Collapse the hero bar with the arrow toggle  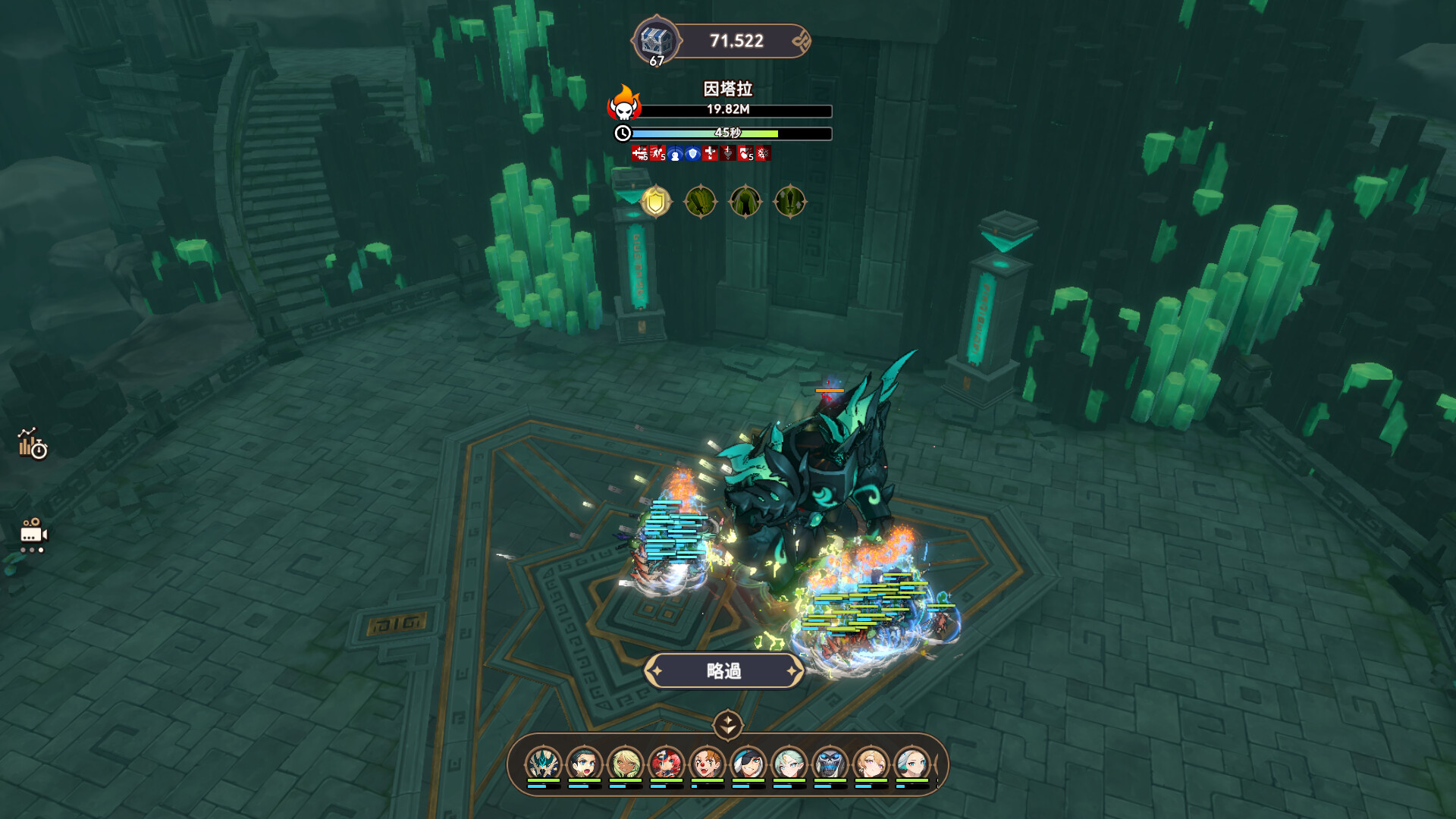727,724
